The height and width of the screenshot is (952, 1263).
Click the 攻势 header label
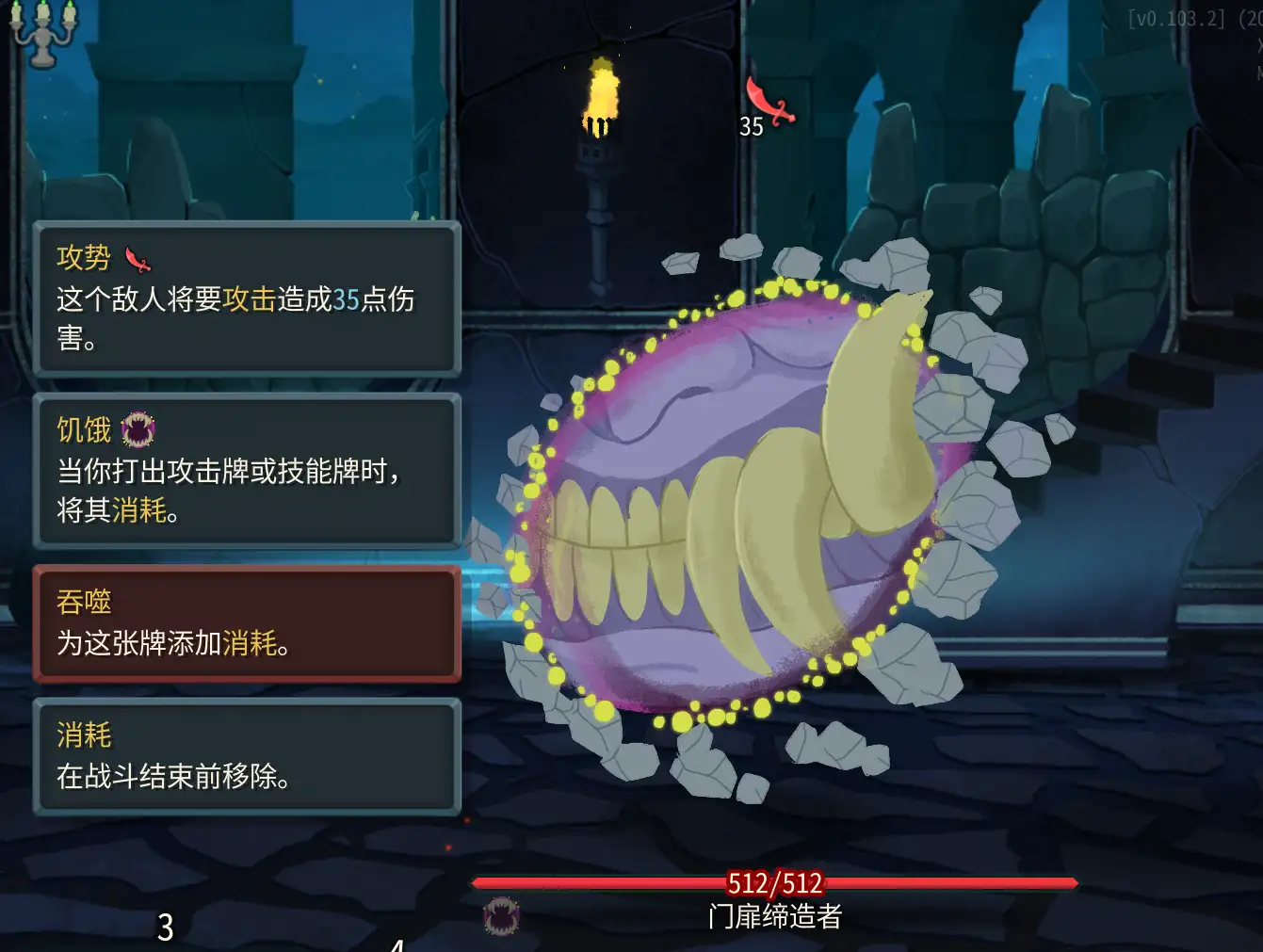82,258
